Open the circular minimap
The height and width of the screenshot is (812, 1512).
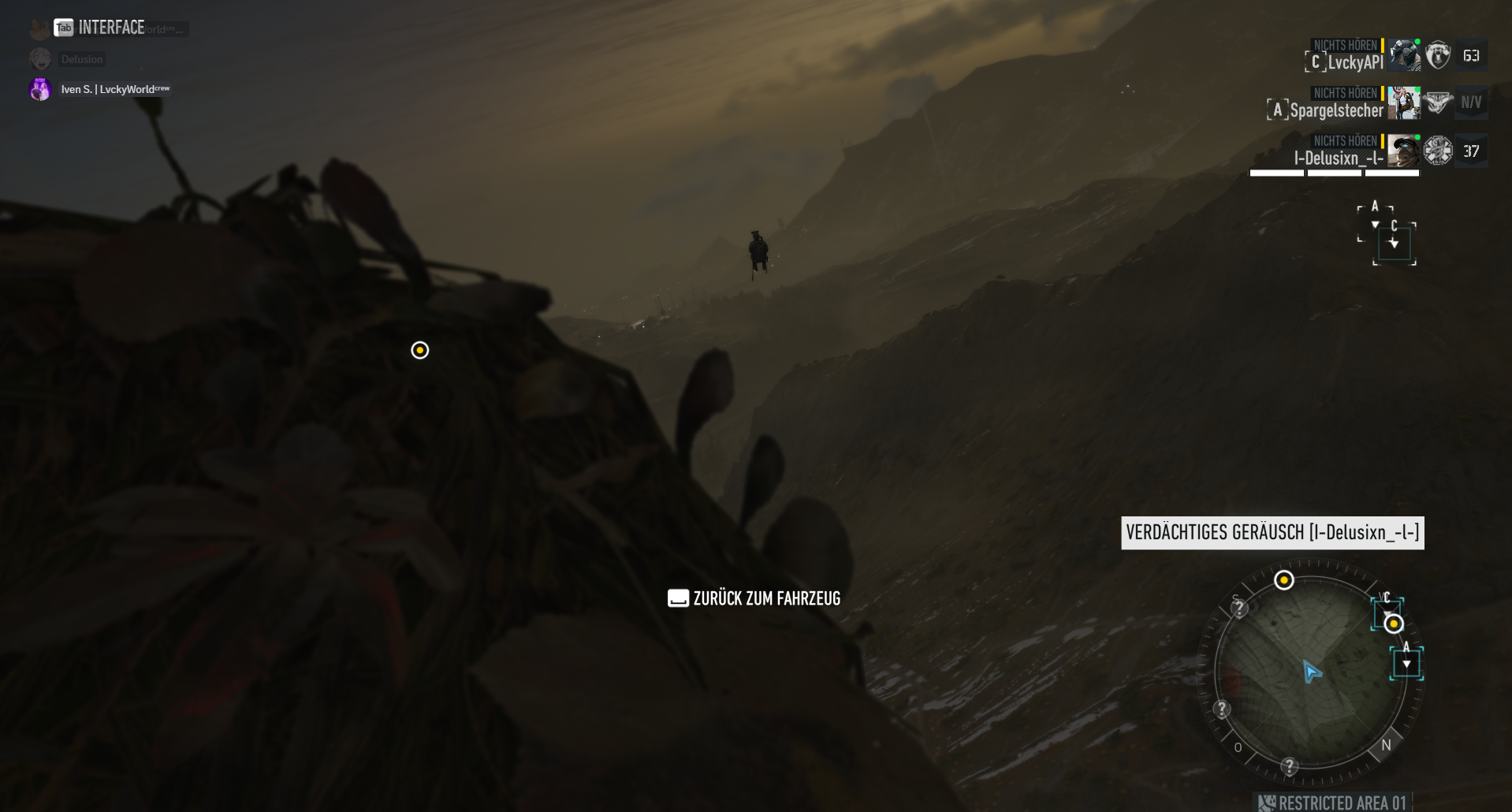1310,672
